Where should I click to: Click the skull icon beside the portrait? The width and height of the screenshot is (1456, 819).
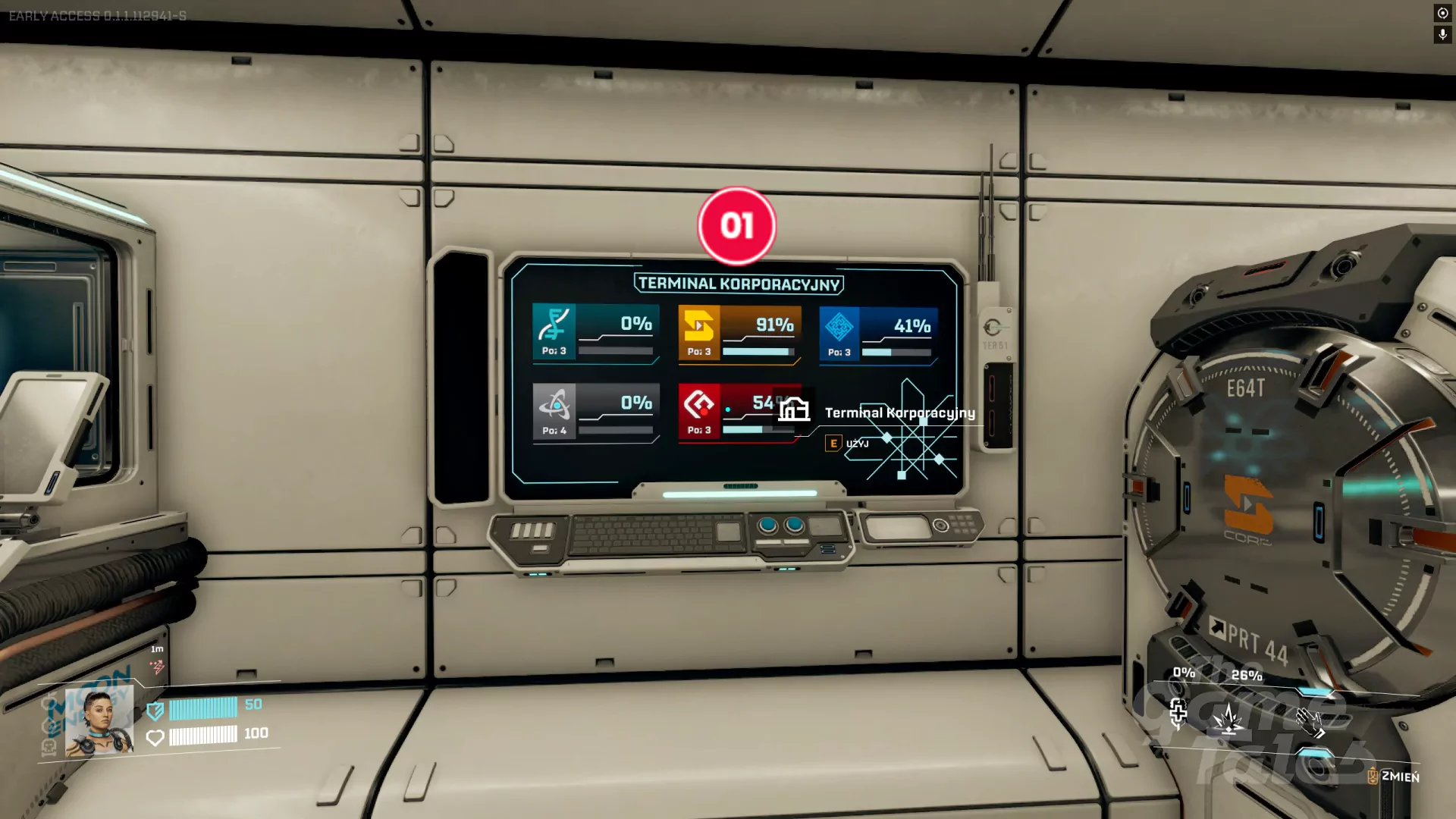(x=49, y=747)
